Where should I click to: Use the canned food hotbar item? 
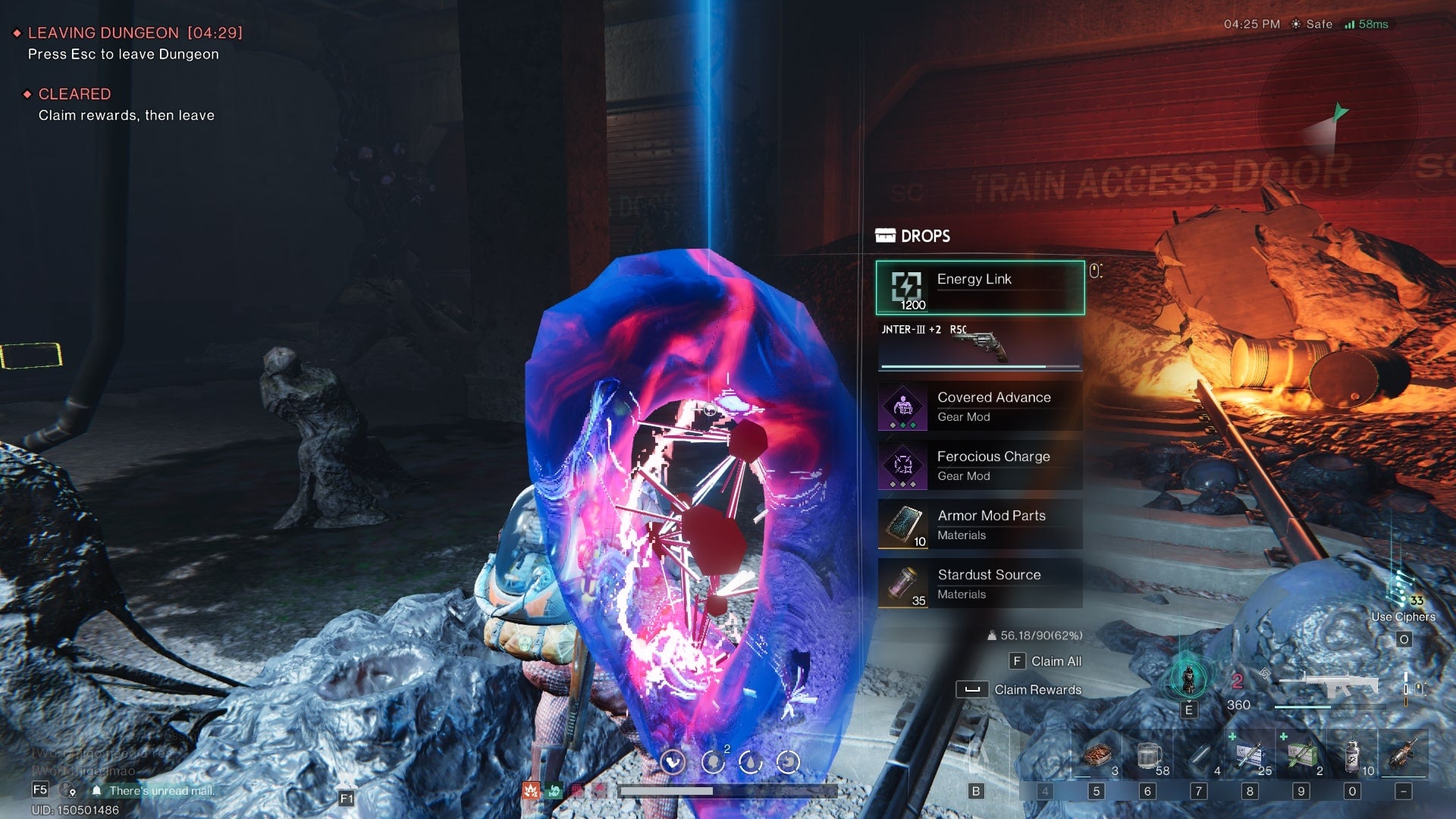pos(1097,755)
